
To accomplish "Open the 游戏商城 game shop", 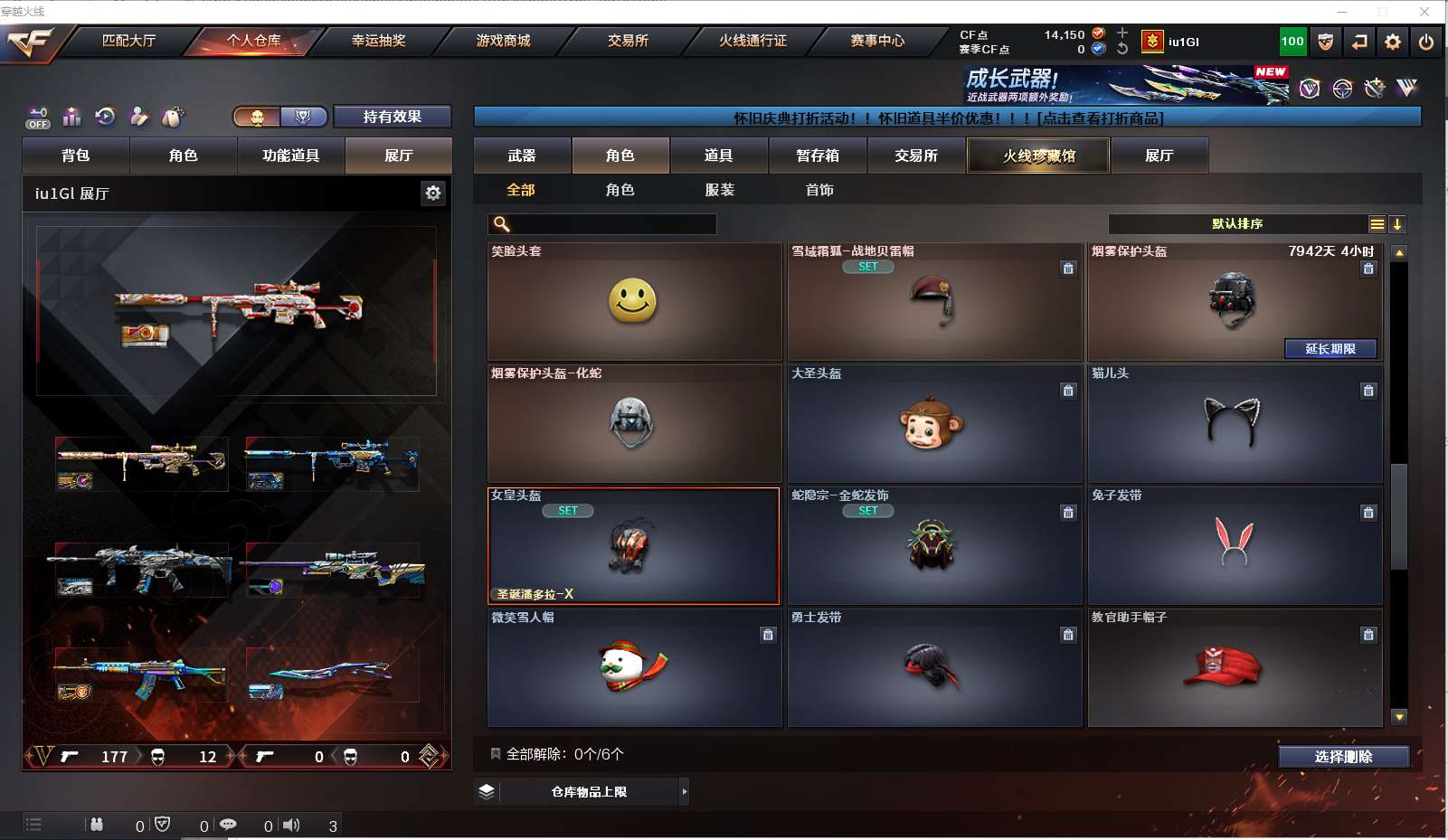I will pyautogui.click(x=503, y=41).
